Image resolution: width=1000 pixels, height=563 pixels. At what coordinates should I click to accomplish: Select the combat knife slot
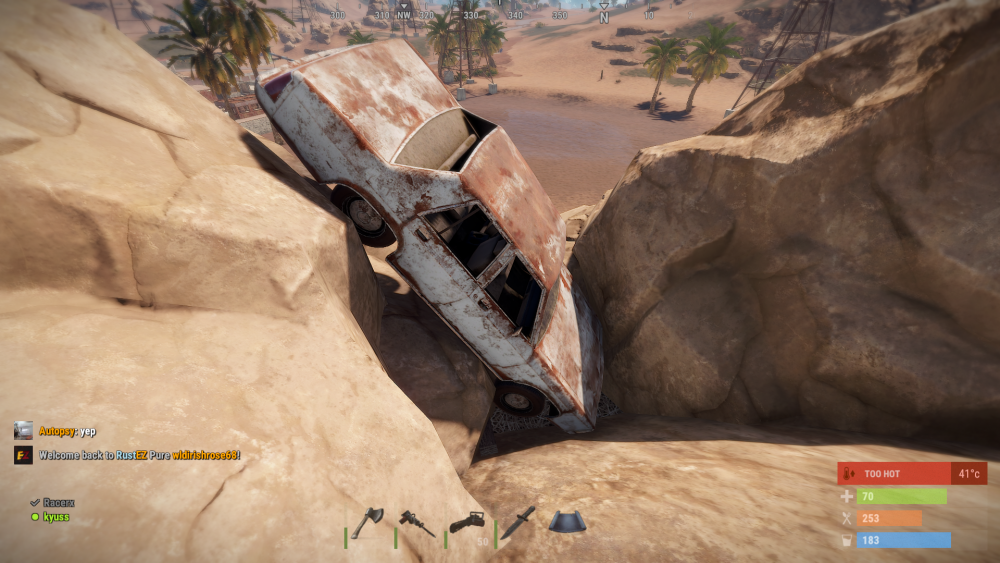pyautogui.click(x=518, y=521)
